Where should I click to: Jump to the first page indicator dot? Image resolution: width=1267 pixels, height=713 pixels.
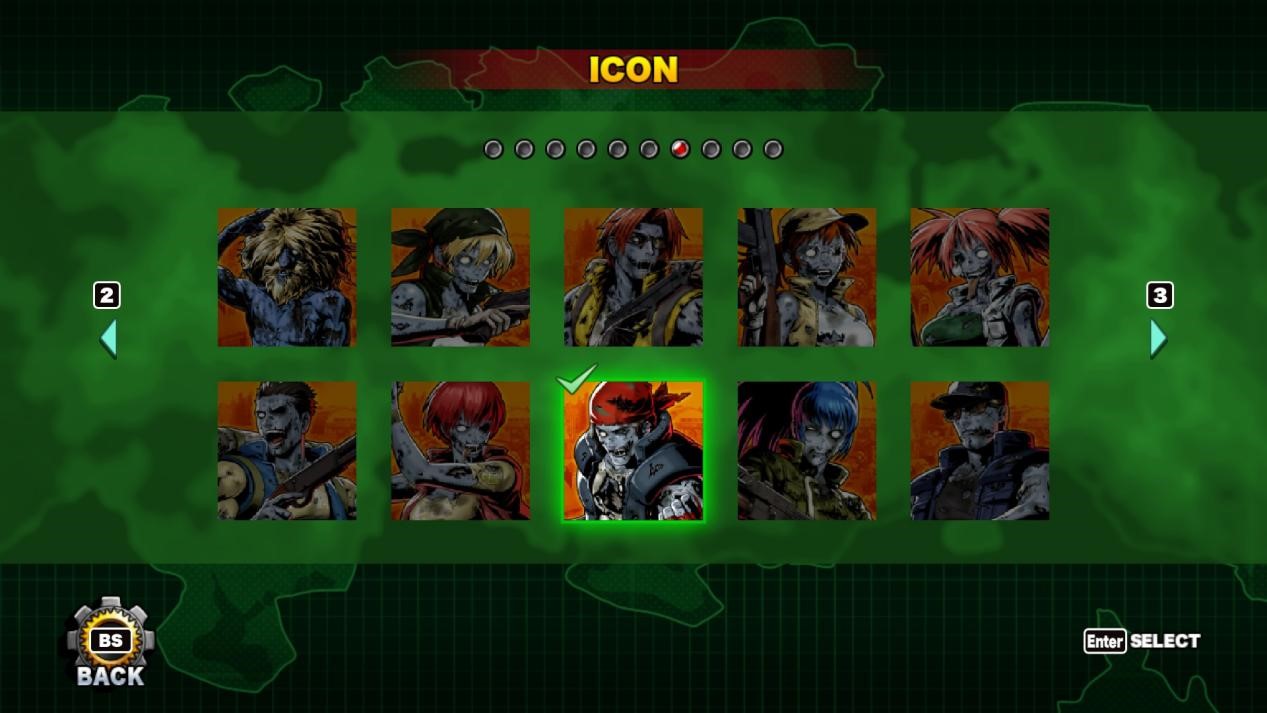pyautogui.click(x=493, y=149)
